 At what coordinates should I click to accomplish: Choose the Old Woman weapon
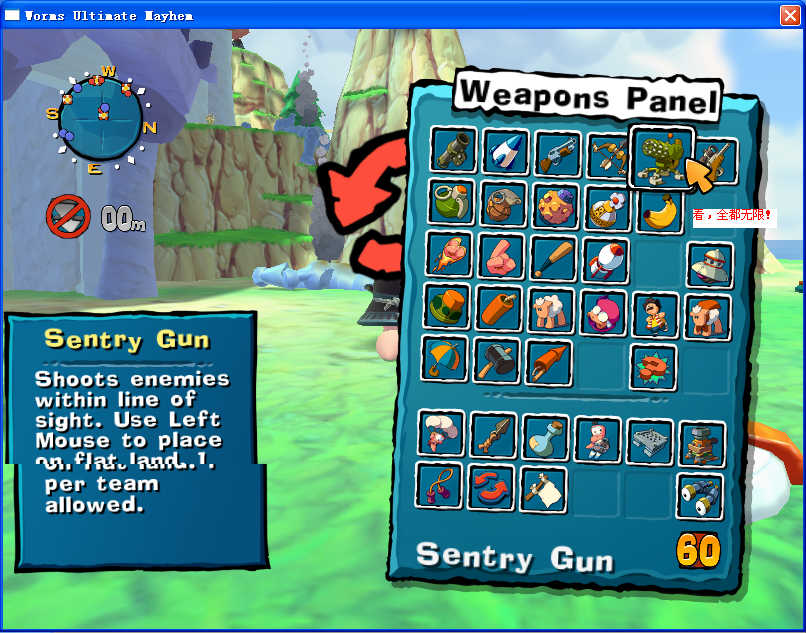click(x=603, y=313)
